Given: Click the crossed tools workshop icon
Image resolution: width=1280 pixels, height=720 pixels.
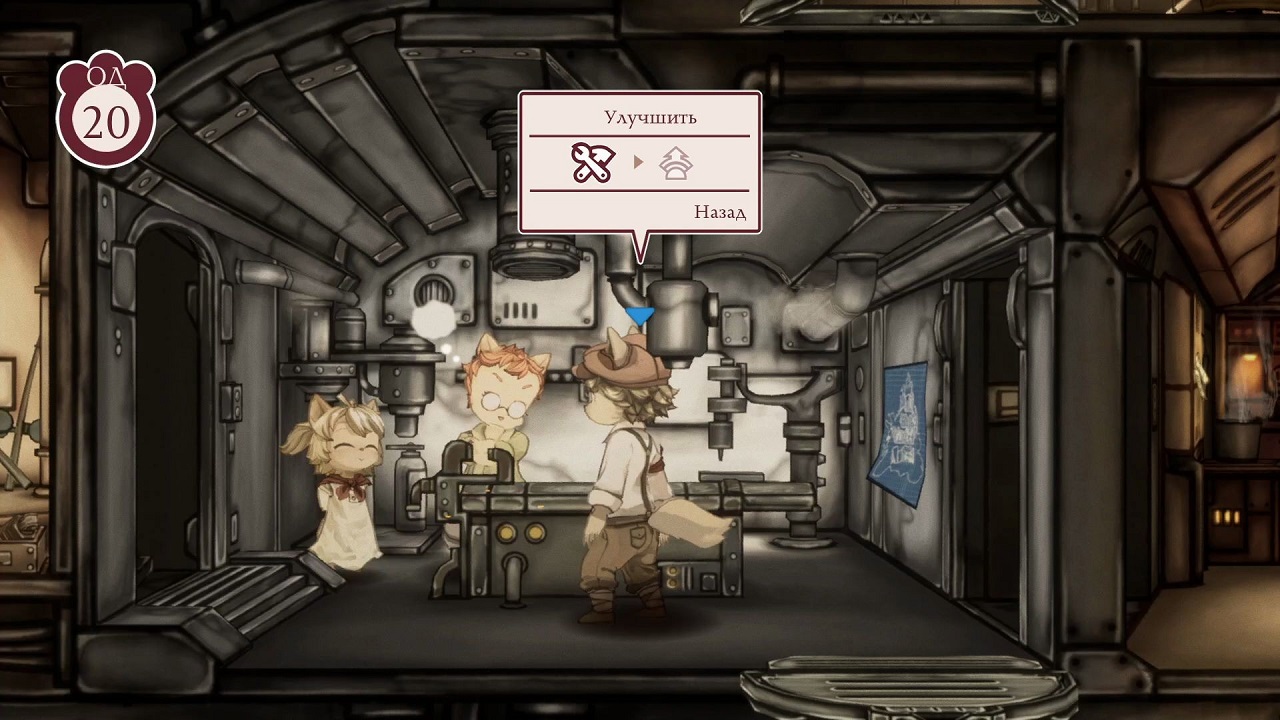Looking at the screenshot, I should coord(592,163).
